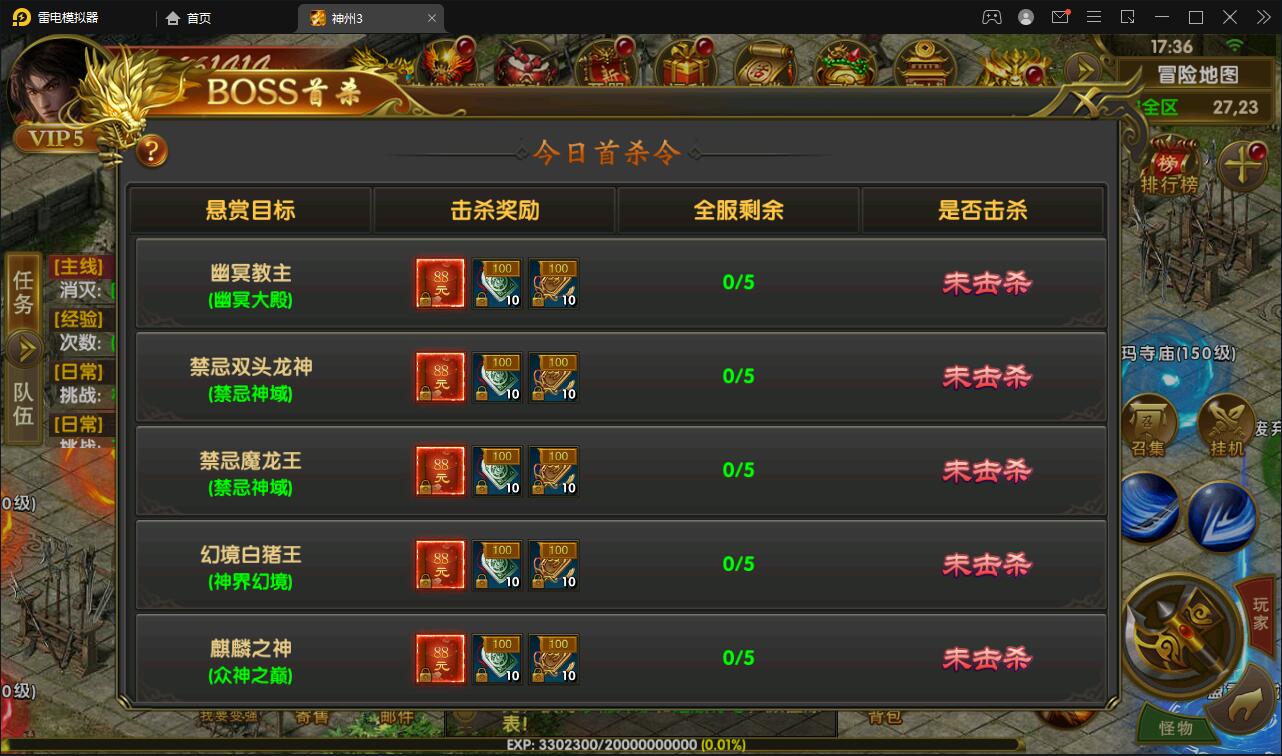The height and width of the screenshot is (756, 1282).
Task: Click the temple building icon in the top toolbar
Action: (x=923, y=65)
